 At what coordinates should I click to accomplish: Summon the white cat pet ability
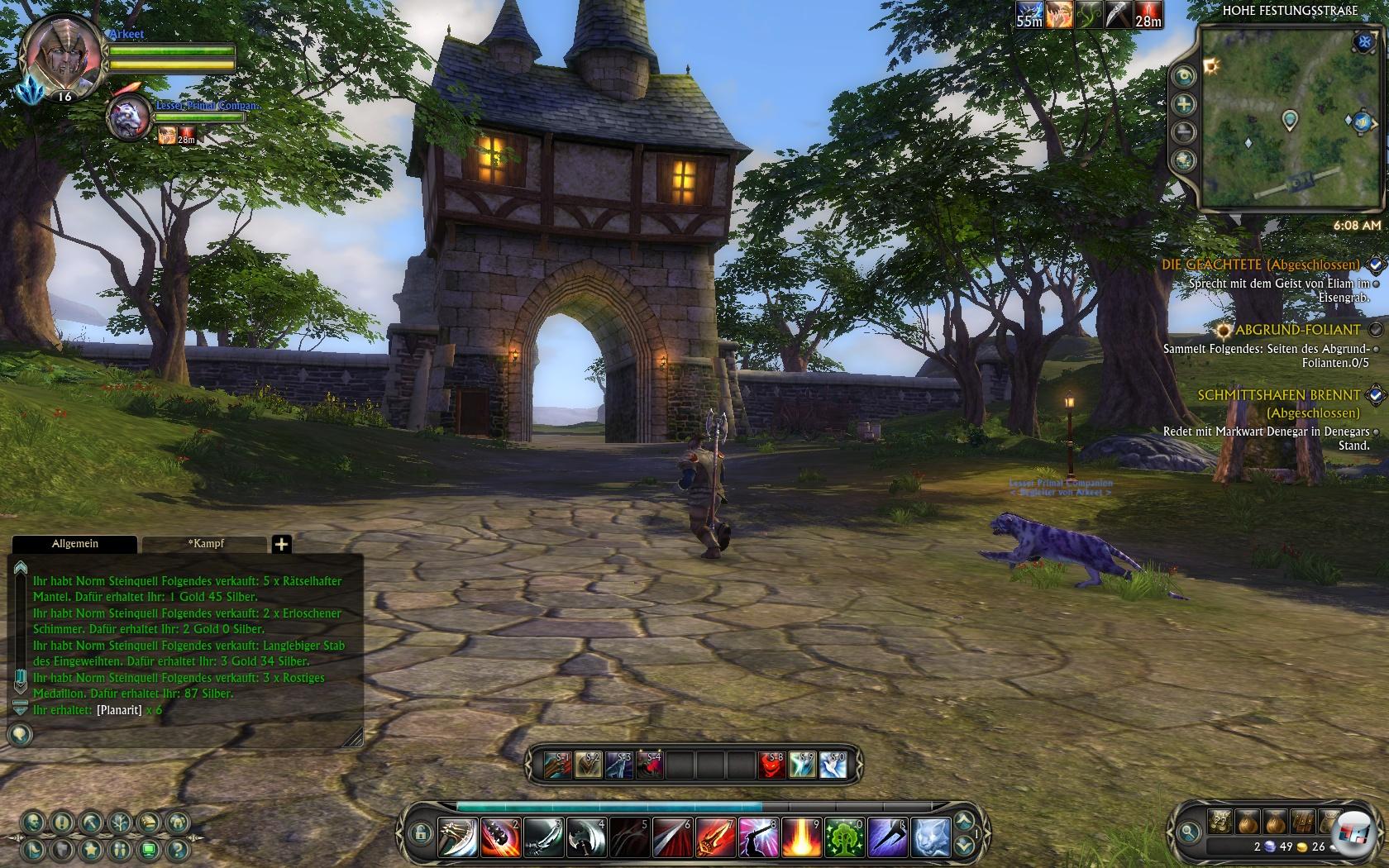click(930, 837)
